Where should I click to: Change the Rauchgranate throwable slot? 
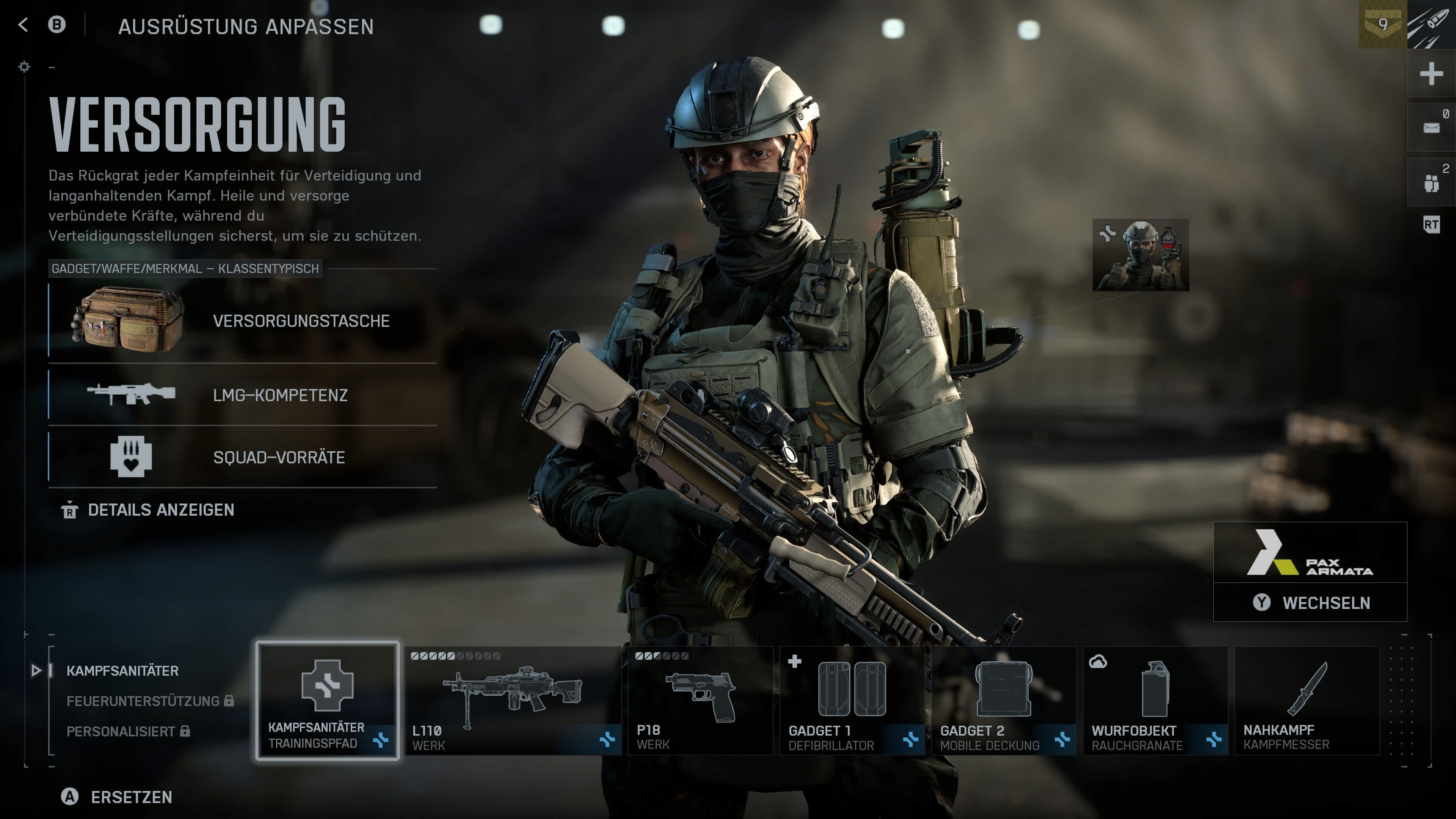click(1155, 701)
